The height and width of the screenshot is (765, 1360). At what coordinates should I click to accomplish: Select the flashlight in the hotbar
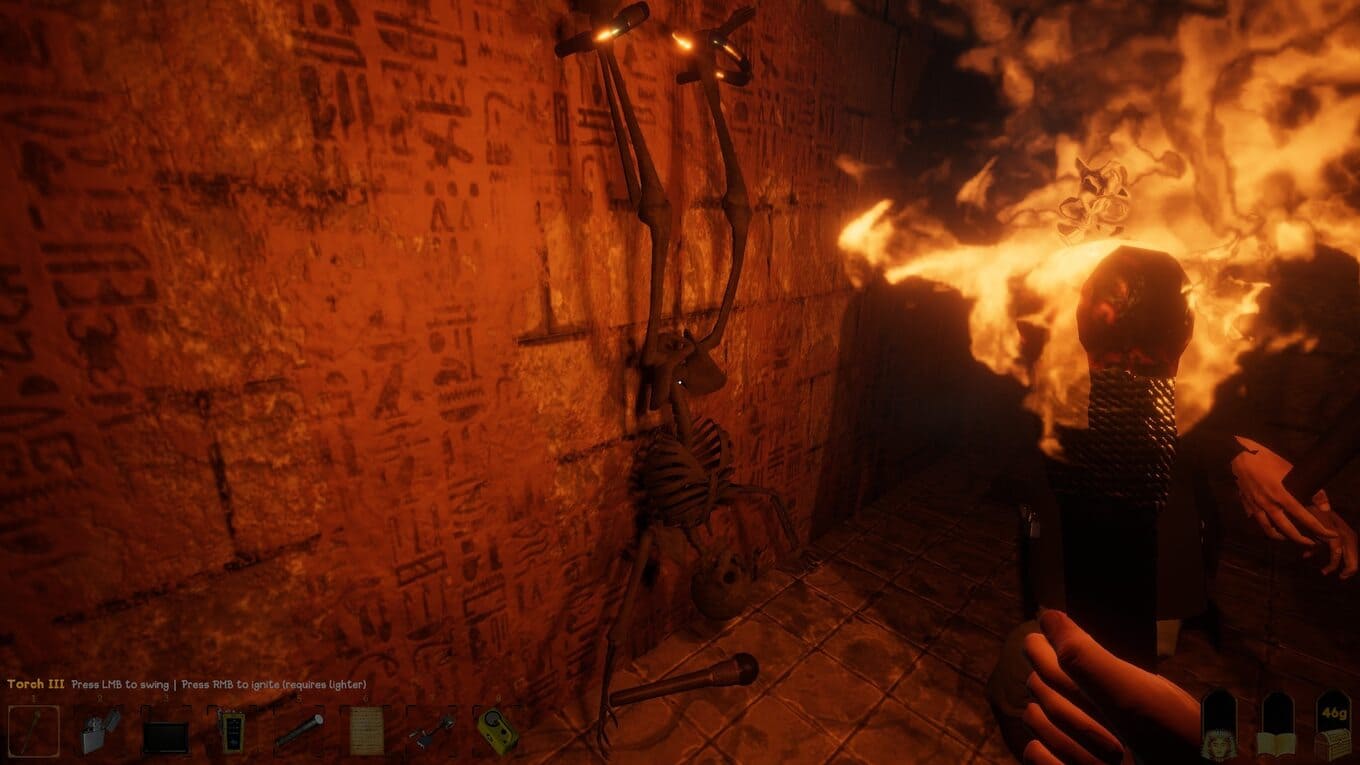(x=298, y=731)
